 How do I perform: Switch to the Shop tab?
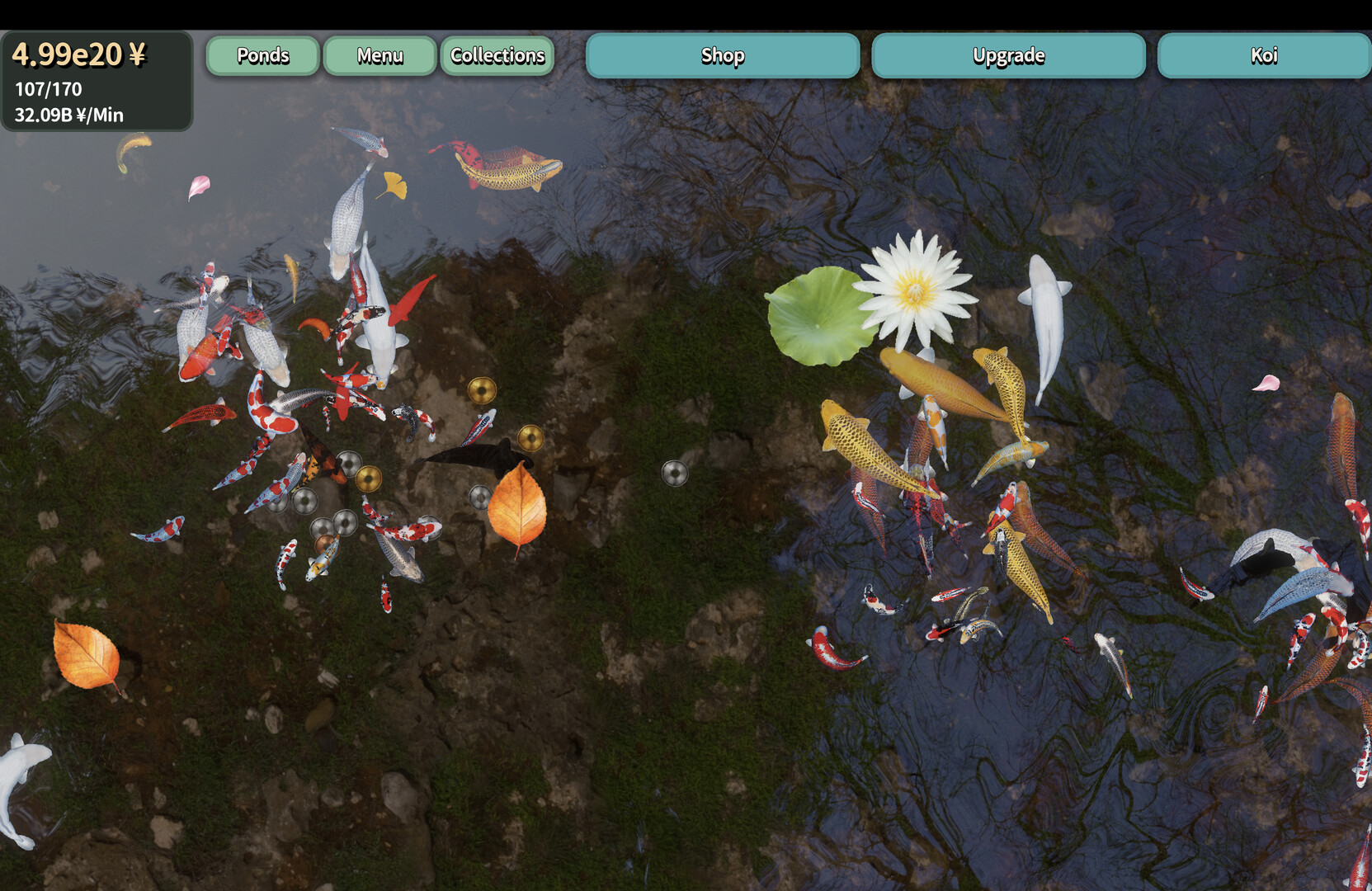(723, 56)
